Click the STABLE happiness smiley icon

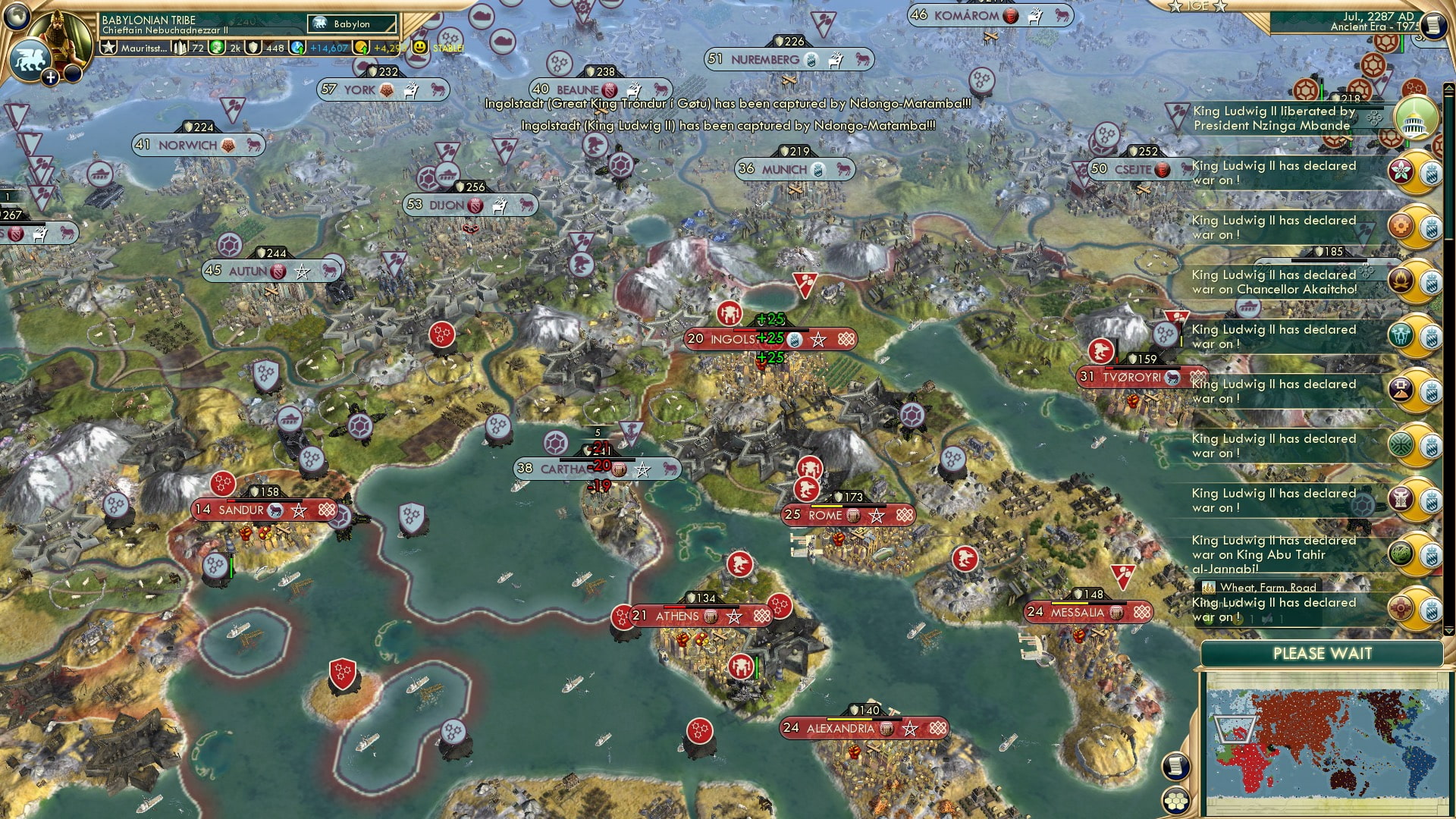pyautogui.click(x=419, y=47)
